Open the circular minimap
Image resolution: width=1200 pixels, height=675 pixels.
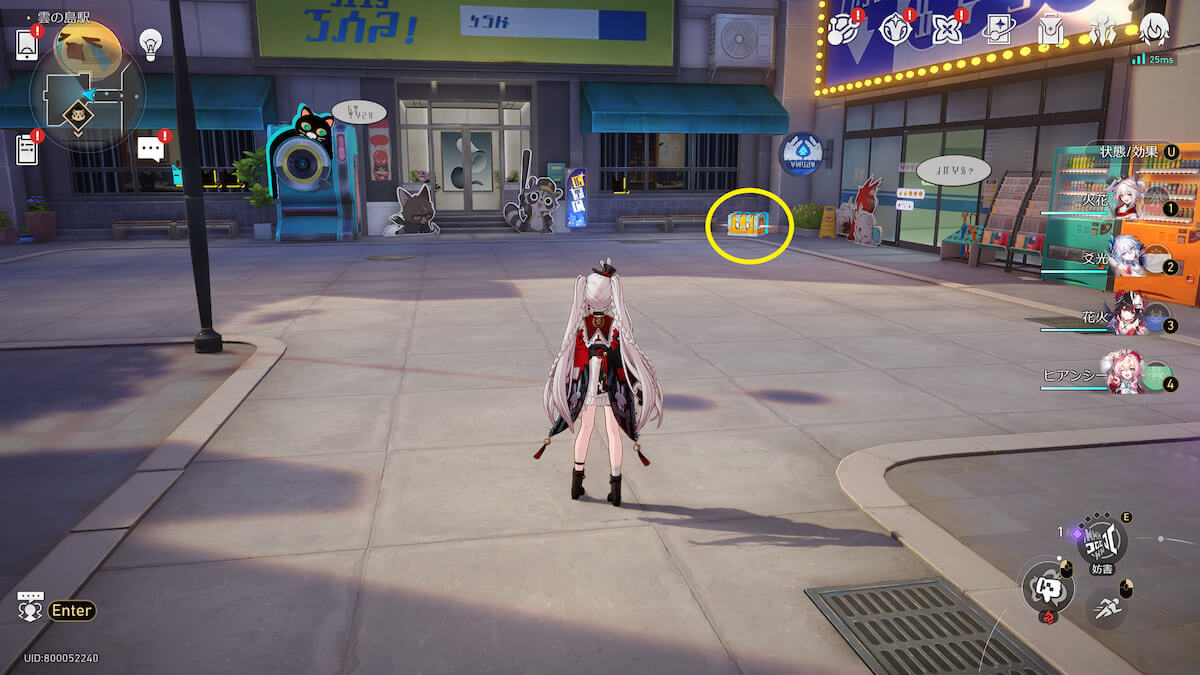[x=88, y=93]
